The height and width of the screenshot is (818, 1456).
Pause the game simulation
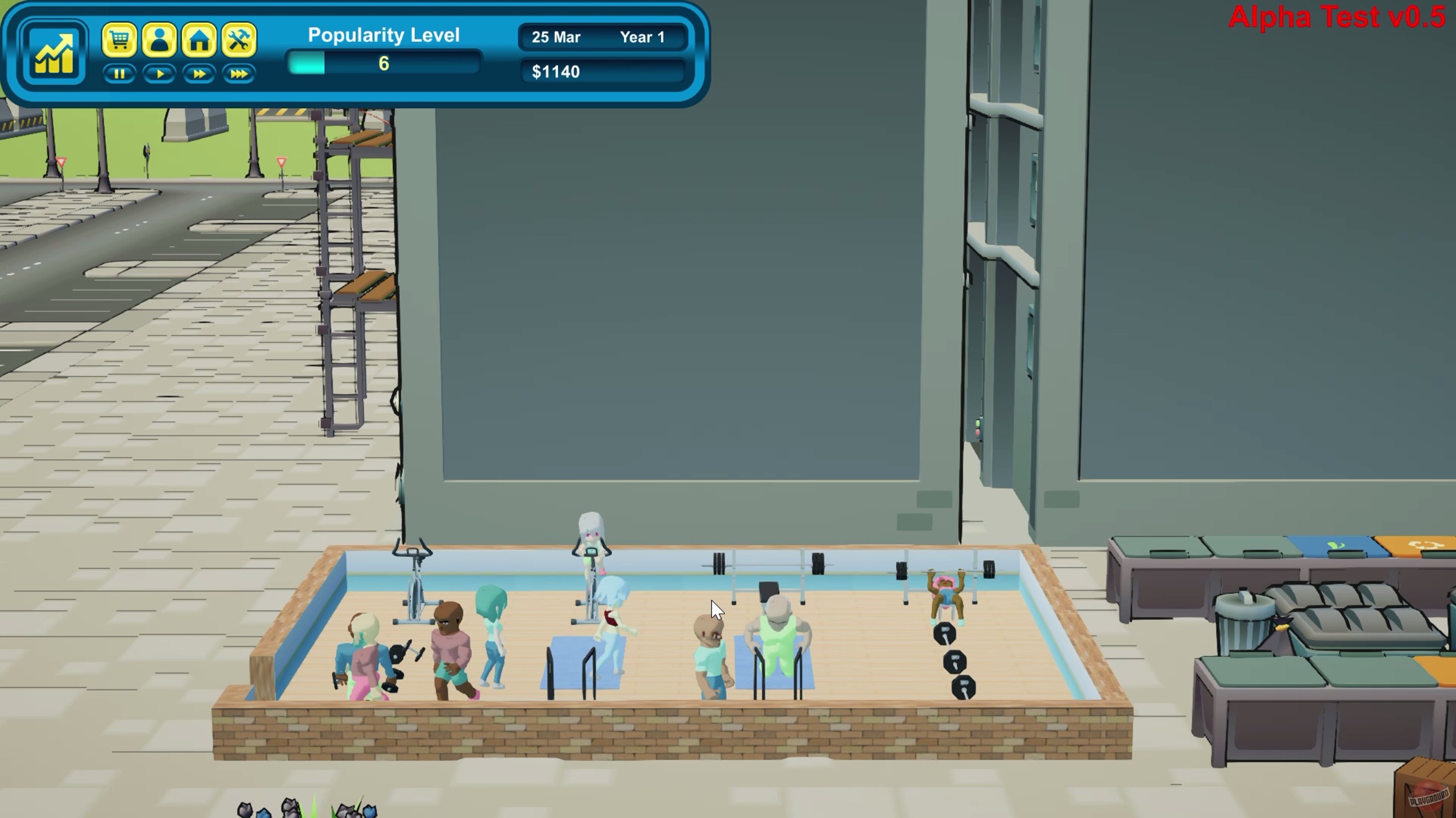pos(119,74)
